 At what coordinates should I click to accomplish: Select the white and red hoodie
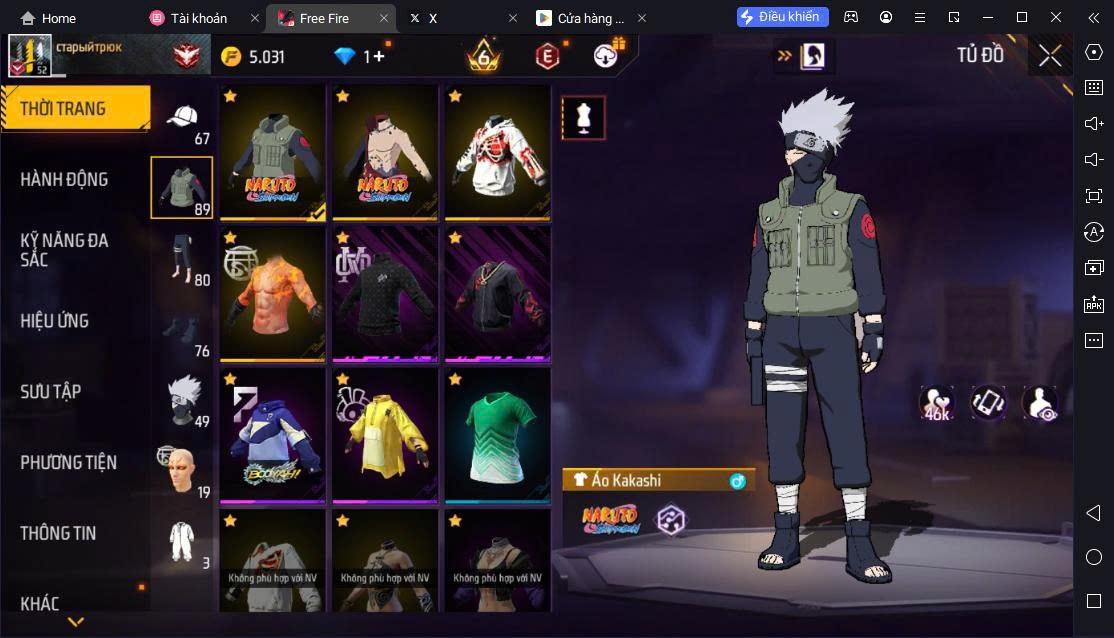point(497,152)
